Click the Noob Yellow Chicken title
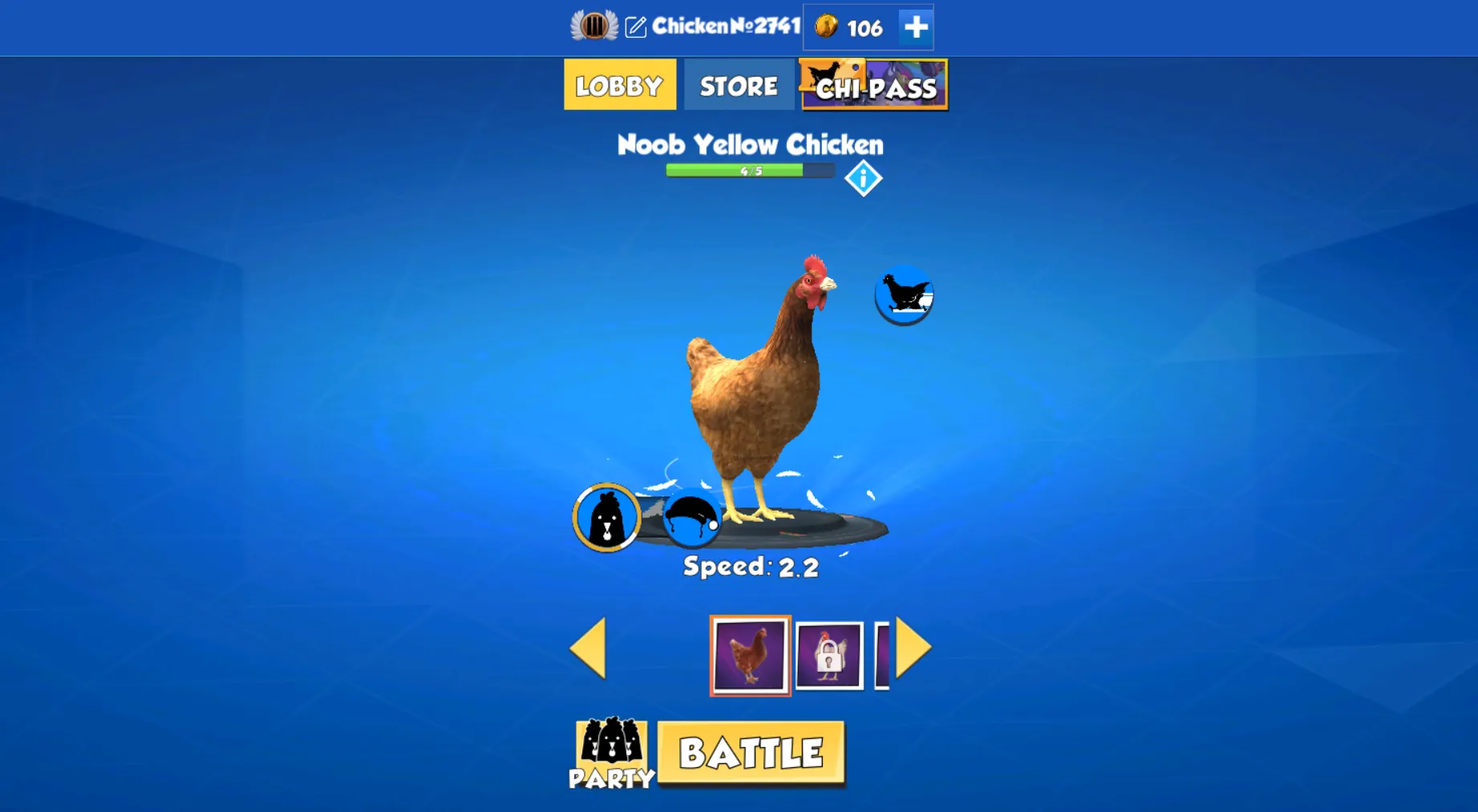Screen dimensions: 1478x812 coord(750,145)
